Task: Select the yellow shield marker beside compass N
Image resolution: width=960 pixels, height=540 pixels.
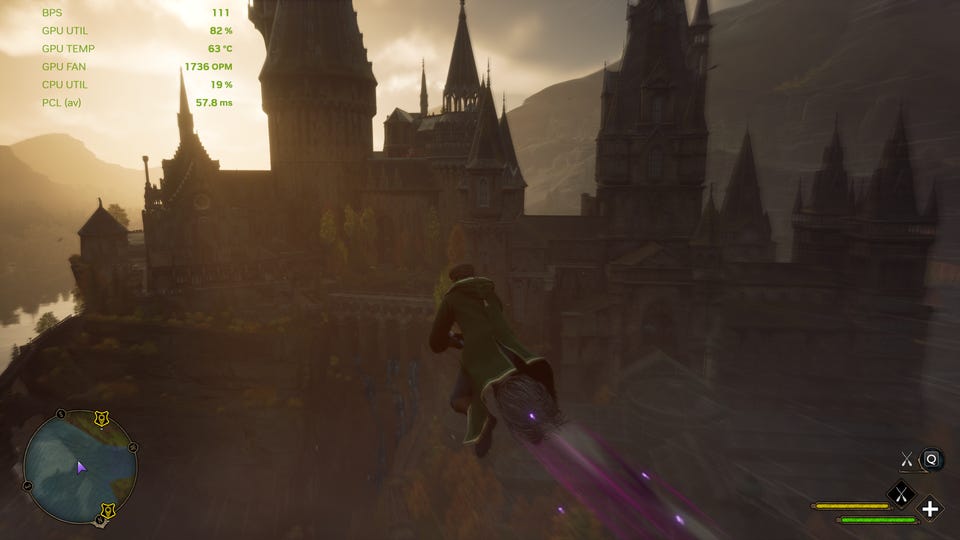Action: point(102,418)
